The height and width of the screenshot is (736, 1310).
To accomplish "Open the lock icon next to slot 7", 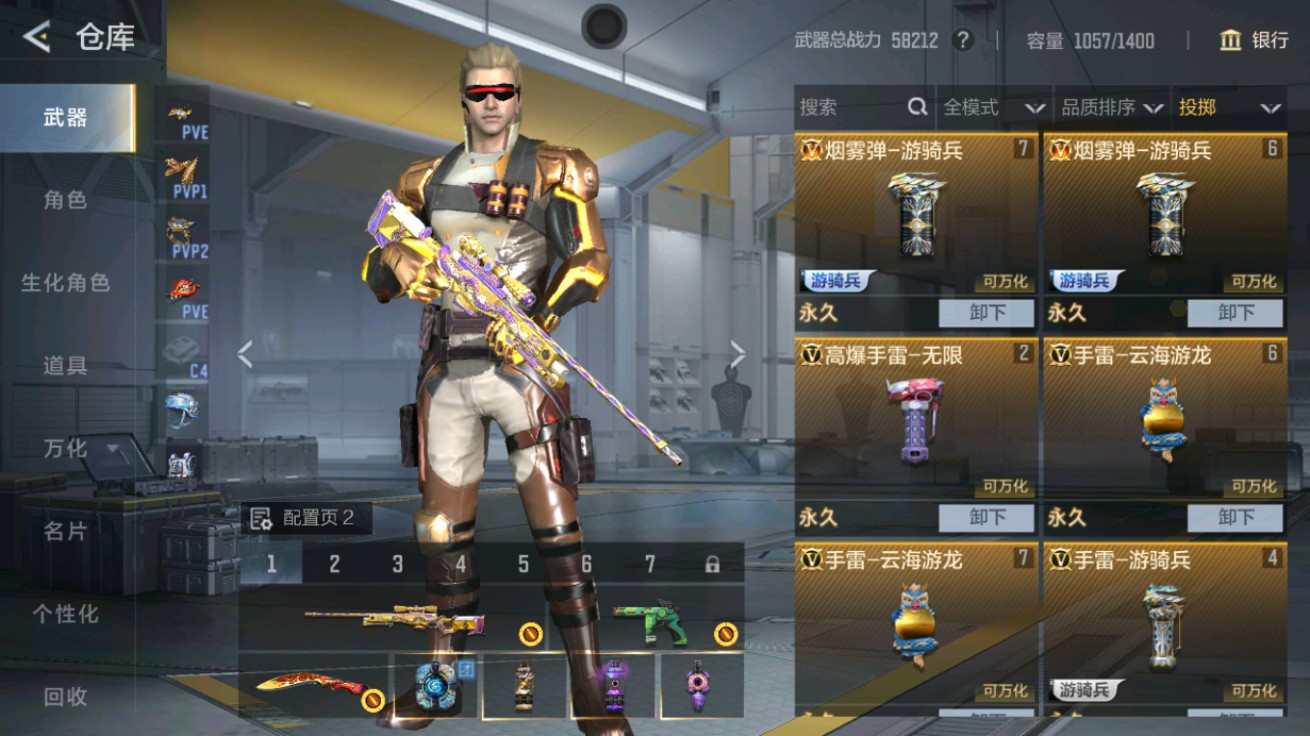I will point(713,564).
